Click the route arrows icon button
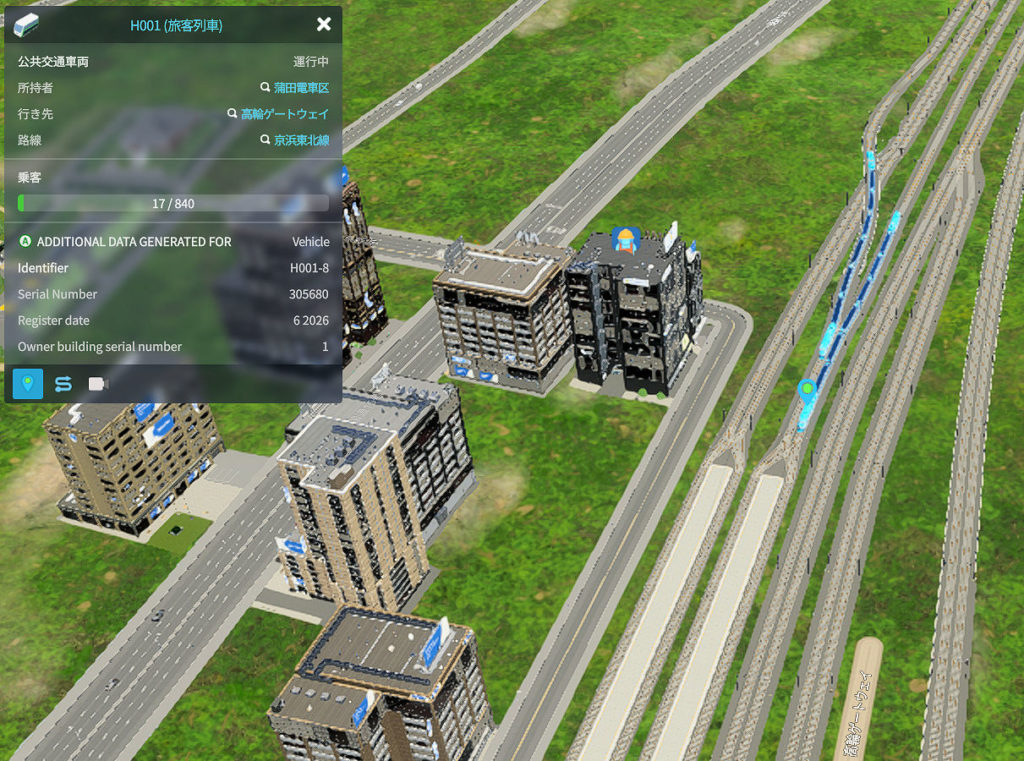This screenshot has height=761, width=1024. [x=63, y=383]
